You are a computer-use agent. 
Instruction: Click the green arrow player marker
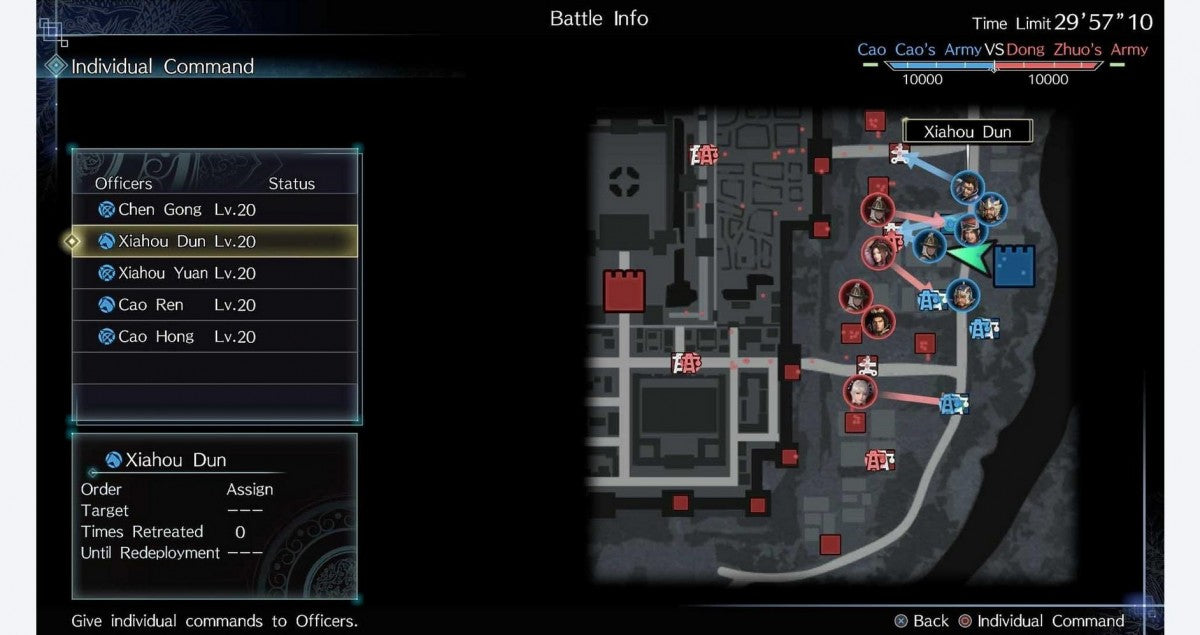coord(966,257)
